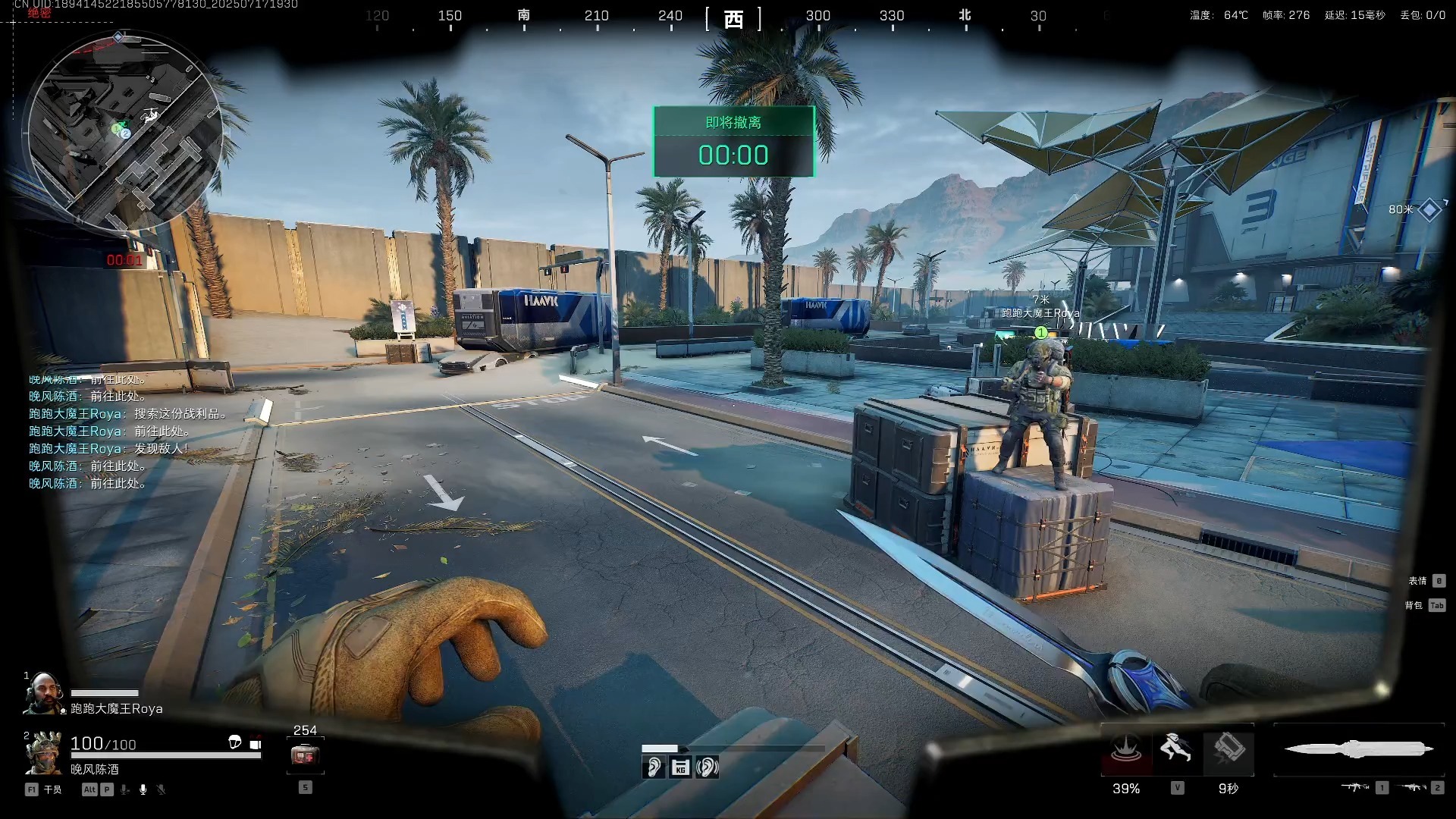
Task: Click the ear with sound waves icon
Action: pos(707,767)
